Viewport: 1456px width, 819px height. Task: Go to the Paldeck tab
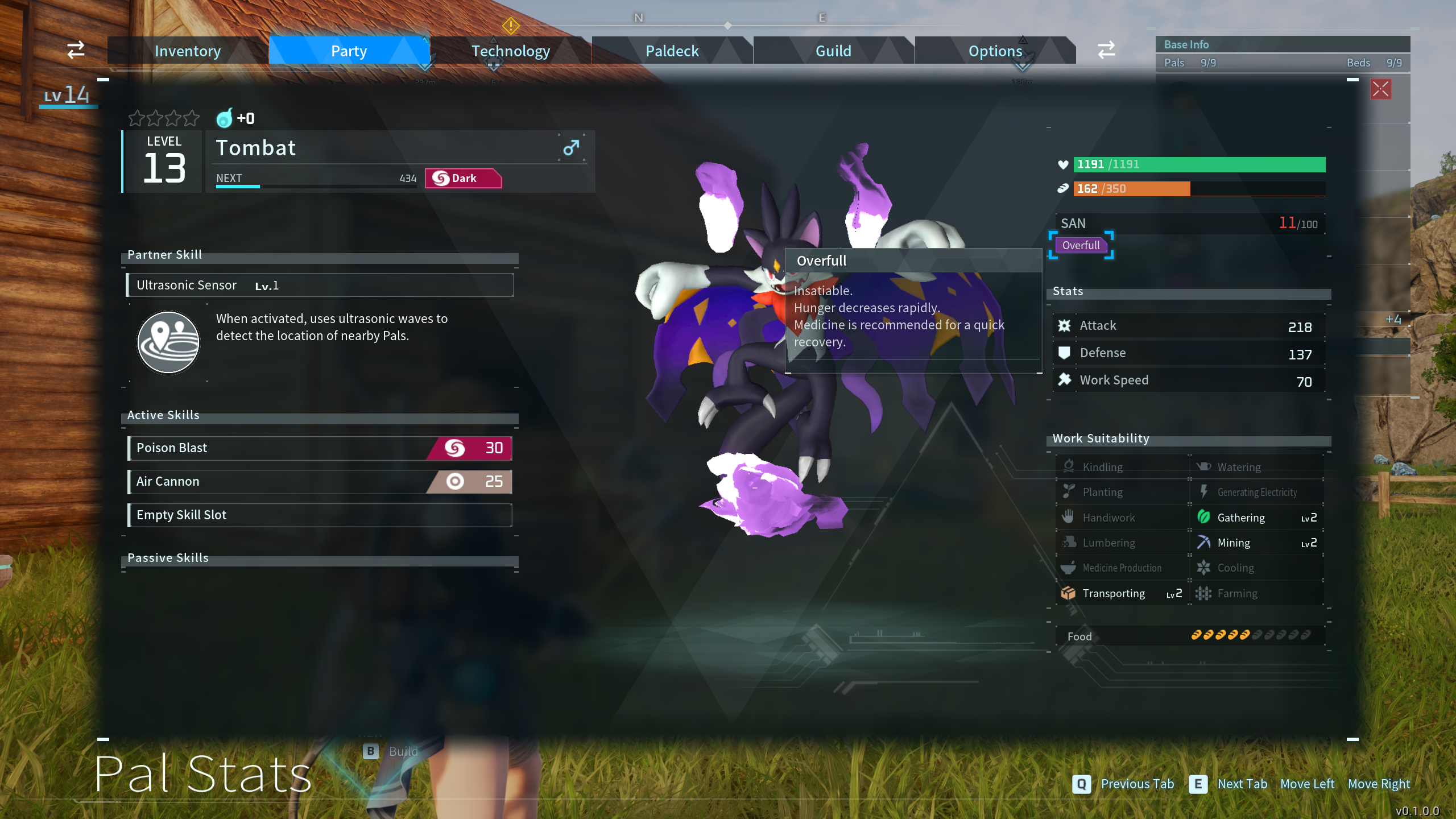point(672,51)
